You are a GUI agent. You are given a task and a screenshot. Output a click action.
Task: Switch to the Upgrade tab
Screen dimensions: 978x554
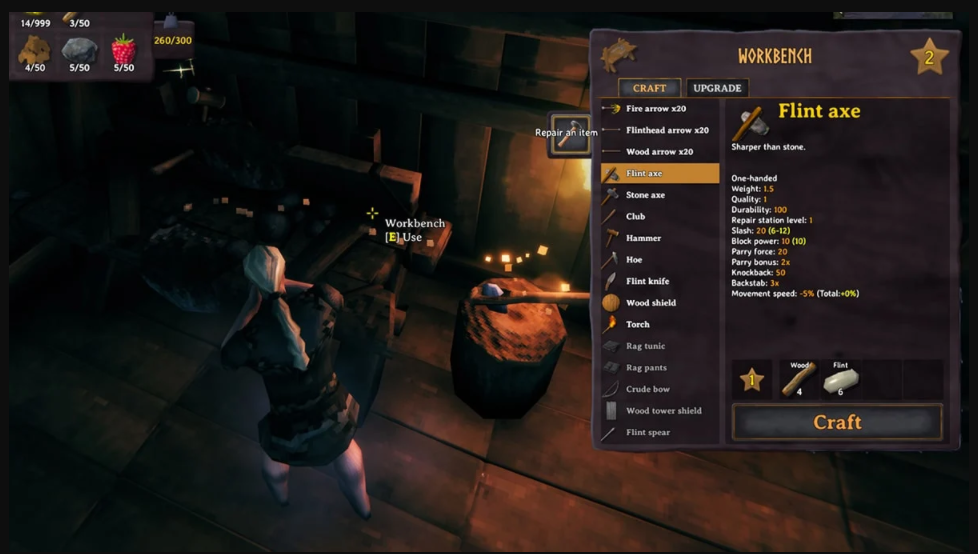717,88
